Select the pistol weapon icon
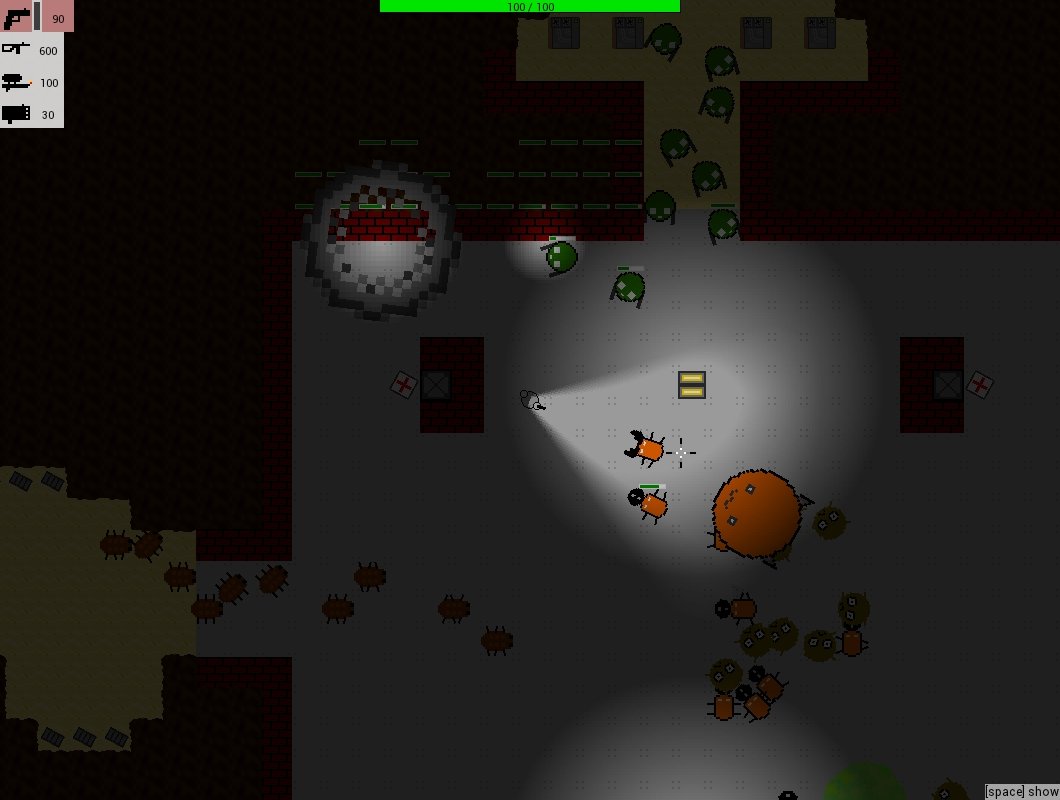1060x800 pixels. [x=17, y=18]
